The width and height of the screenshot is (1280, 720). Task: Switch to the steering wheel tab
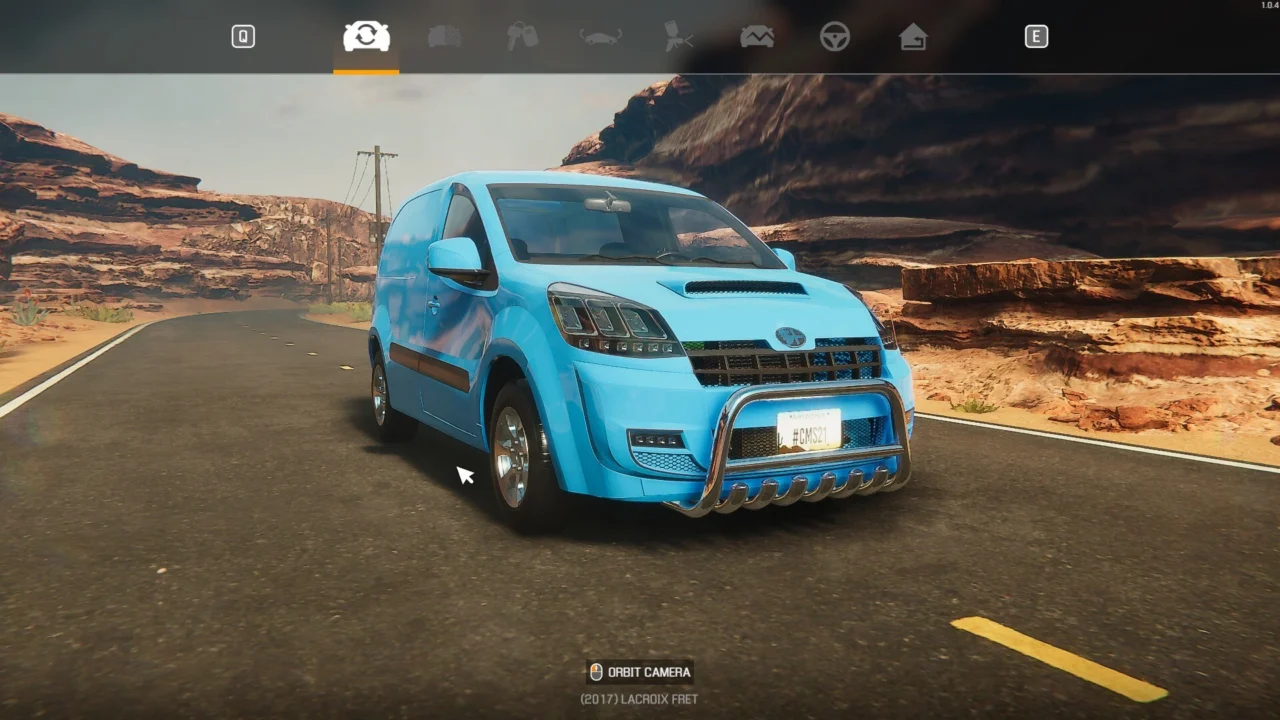coord(835,37)
